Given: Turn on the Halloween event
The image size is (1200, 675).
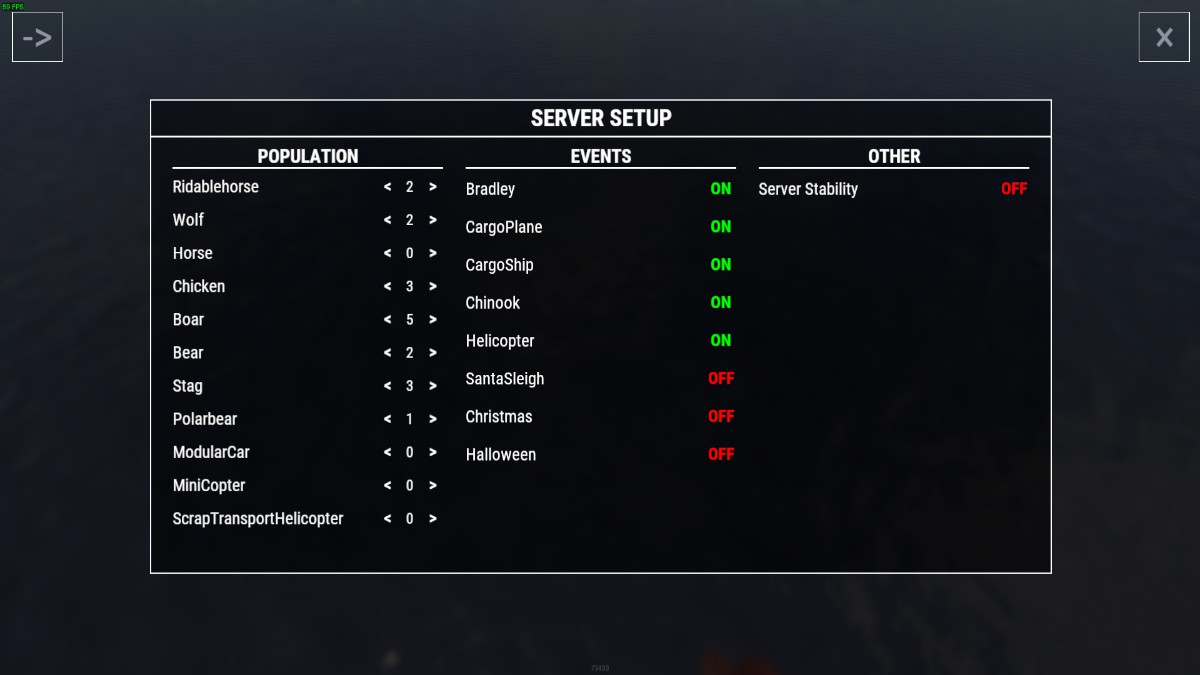Looking at the screenshot, I should click(721, 455).
